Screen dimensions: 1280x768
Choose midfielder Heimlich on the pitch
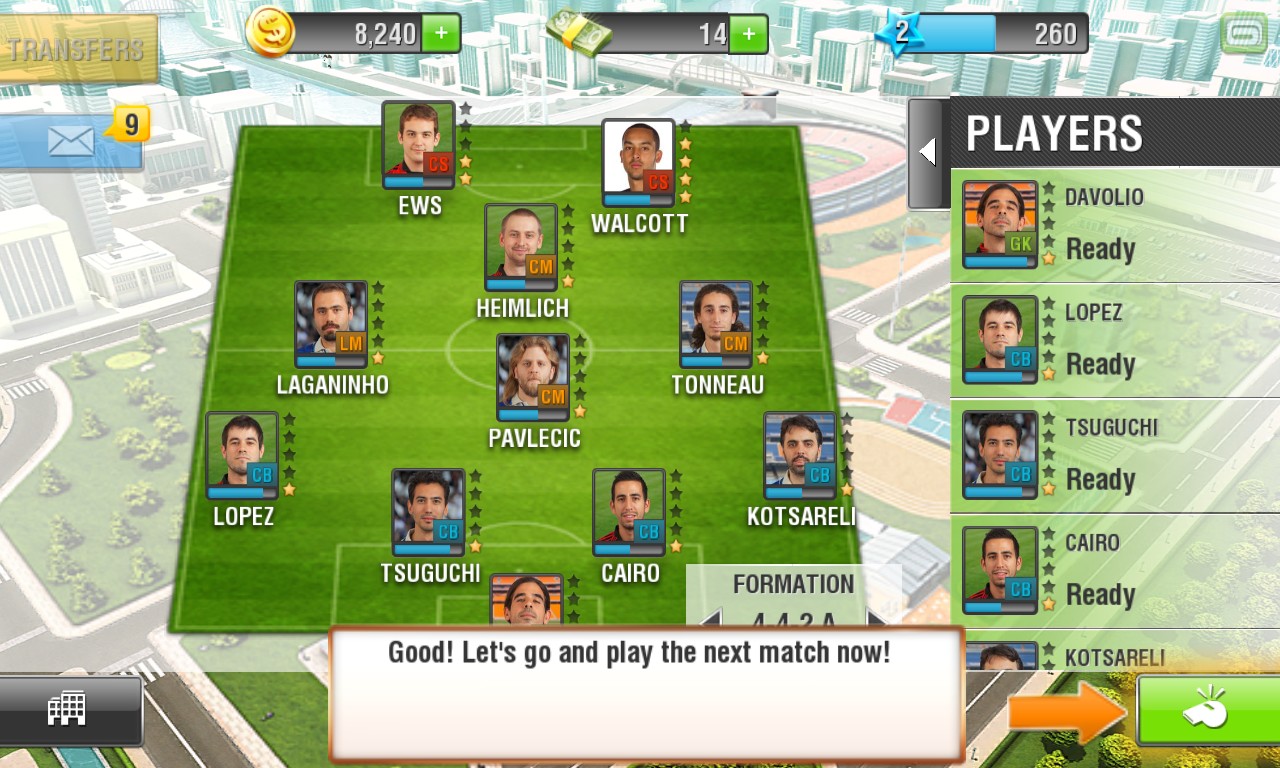click(x=521, y=248)
